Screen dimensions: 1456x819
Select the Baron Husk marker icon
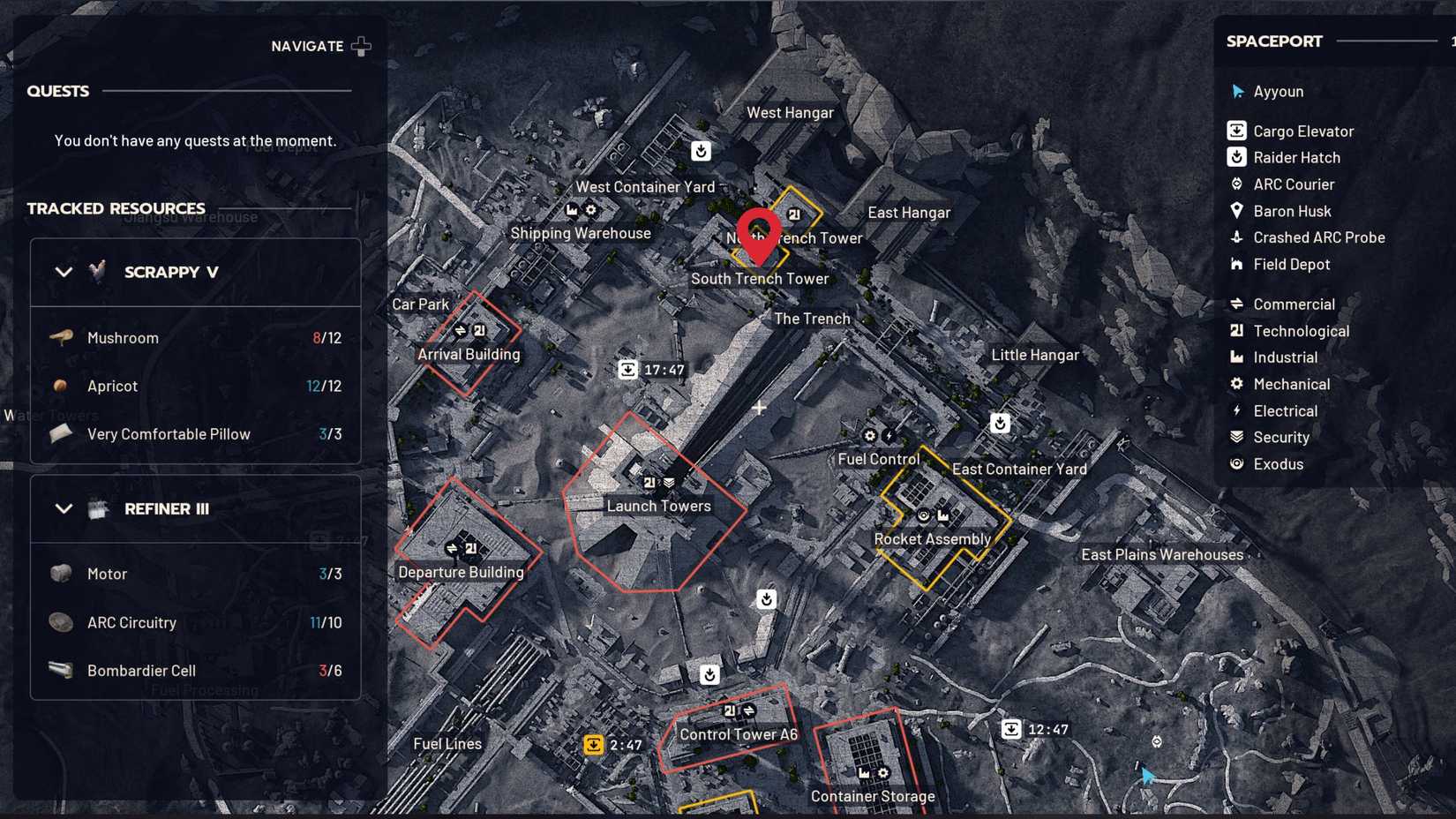[x=1236, y=211]
